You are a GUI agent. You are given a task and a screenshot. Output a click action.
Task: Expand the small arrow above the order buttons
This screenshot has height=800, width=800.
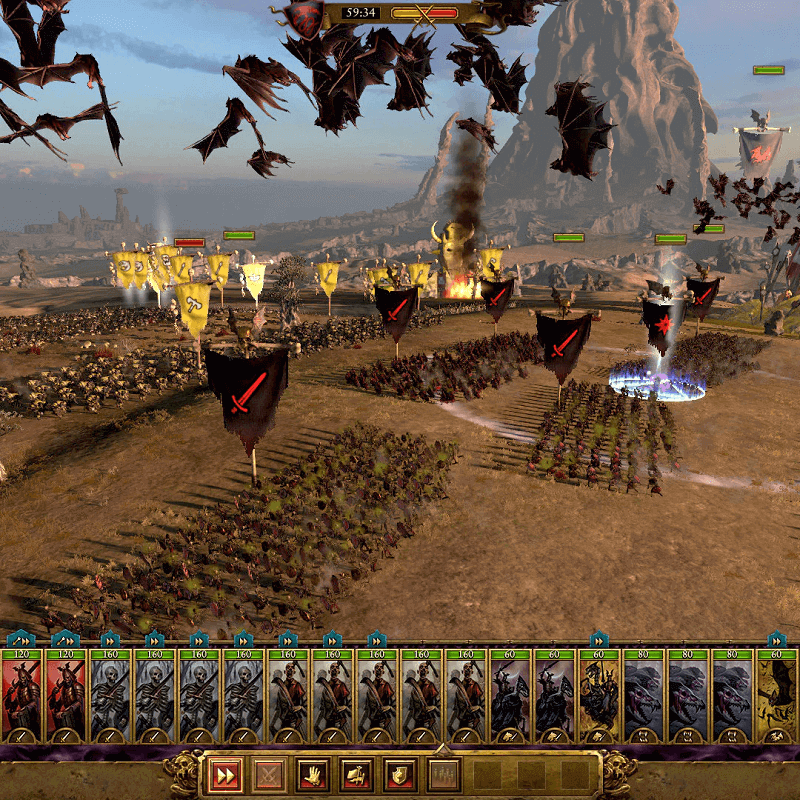[x=443, y=747]
